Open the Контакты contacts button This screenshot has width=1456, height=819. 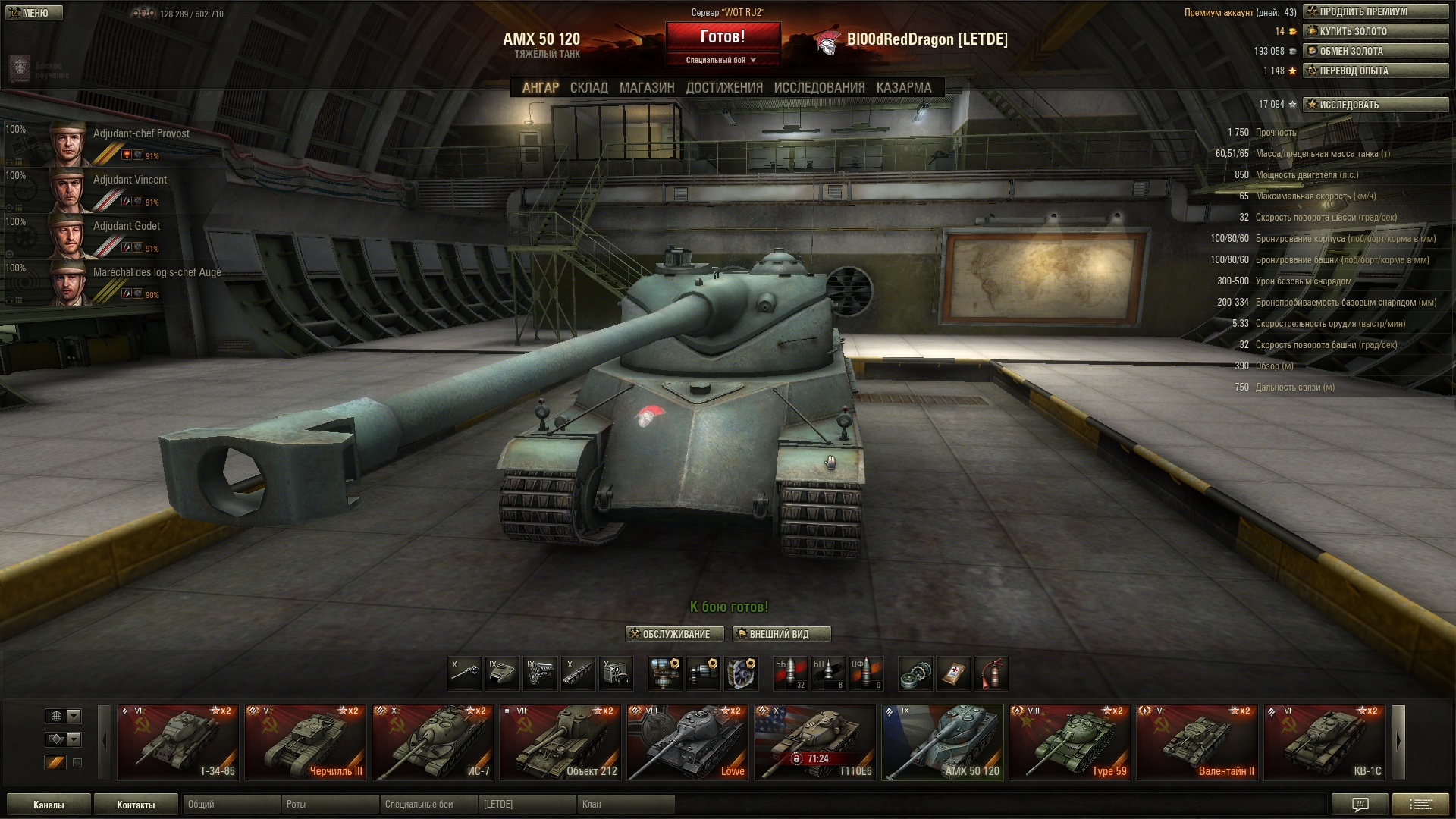tap(136, 805)
